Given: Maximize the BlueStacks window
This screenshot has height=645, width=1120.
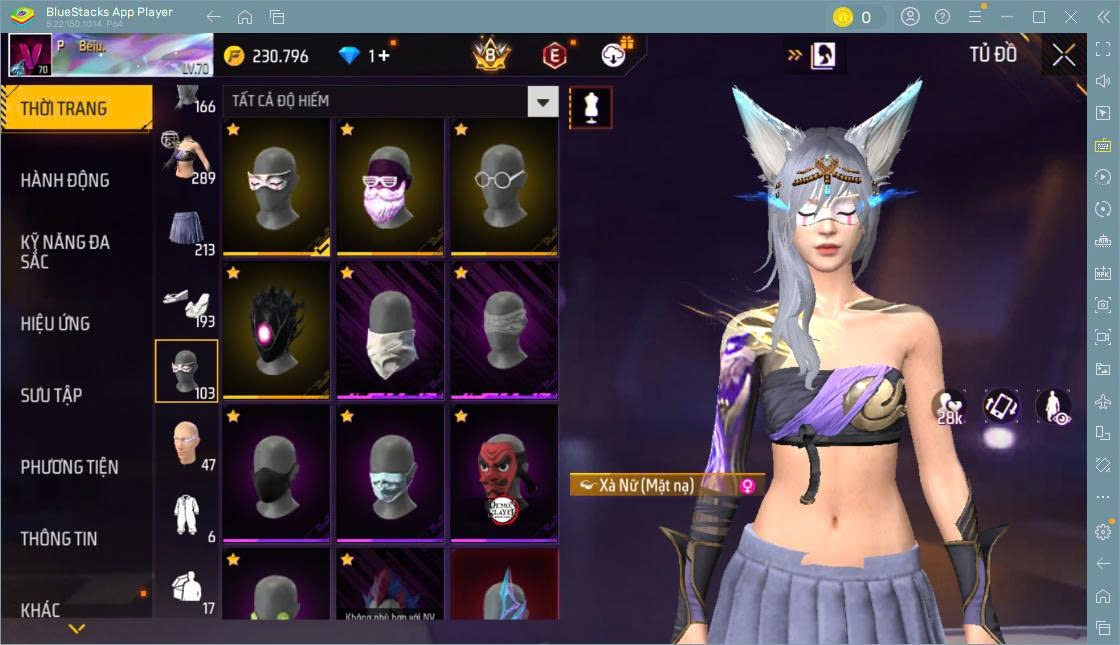Looking at the screenshot, I should 1039,17.
